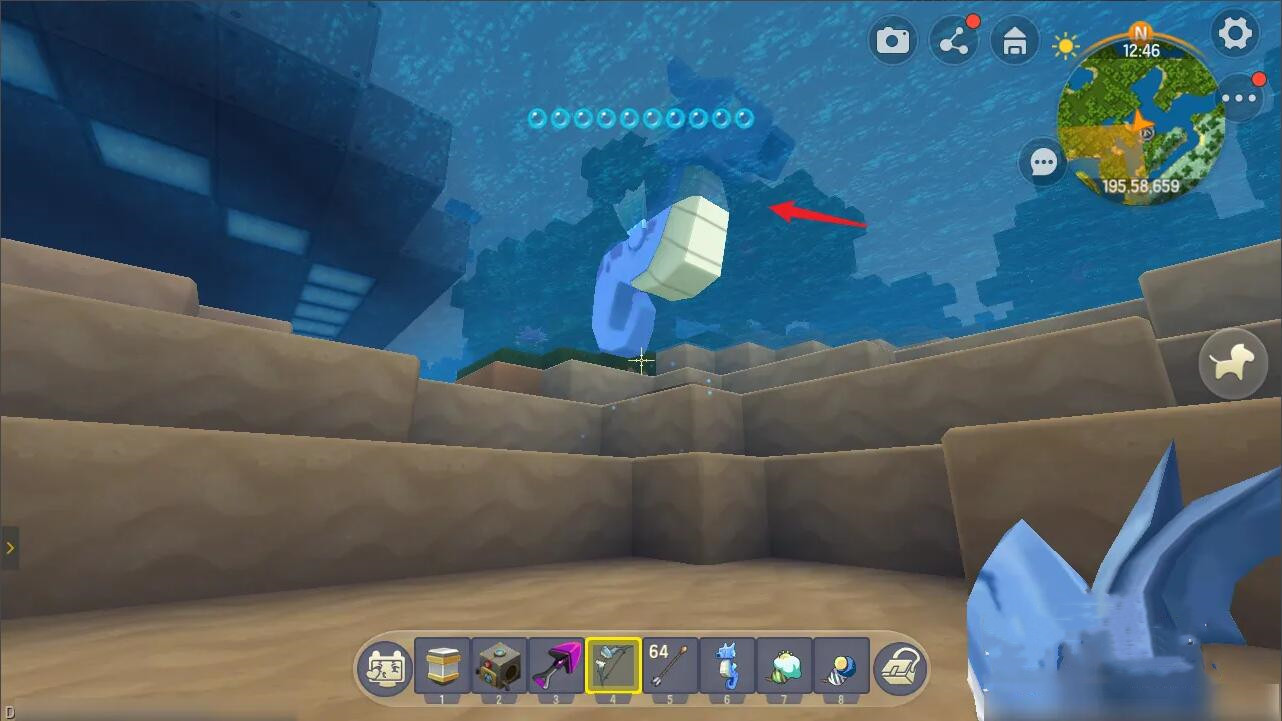
Task: Select the gold-banded white block in slot 1
Action: 442,665
